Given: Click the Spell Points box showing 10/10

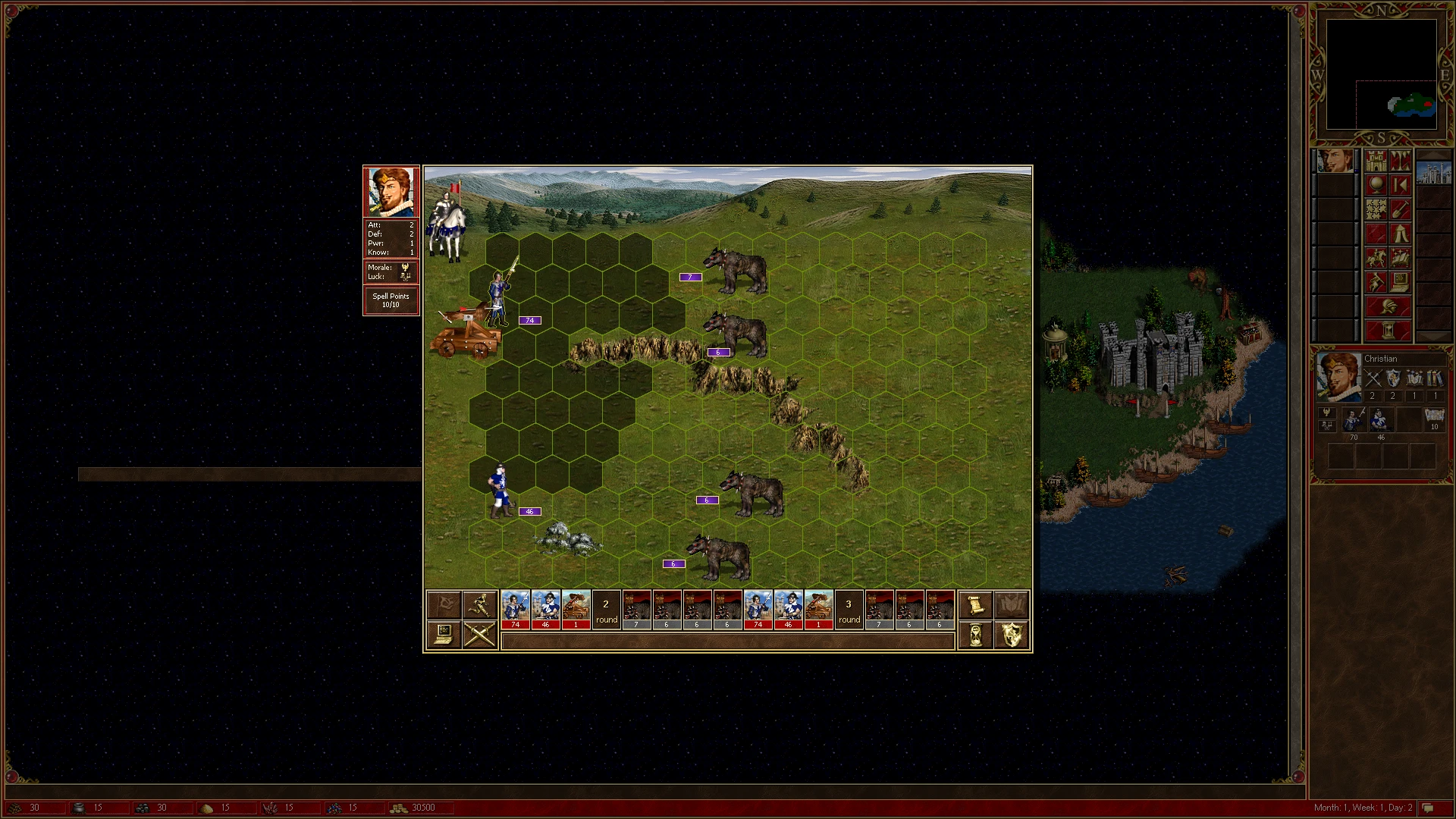Looking at the screenshot, I should point(391,300).
